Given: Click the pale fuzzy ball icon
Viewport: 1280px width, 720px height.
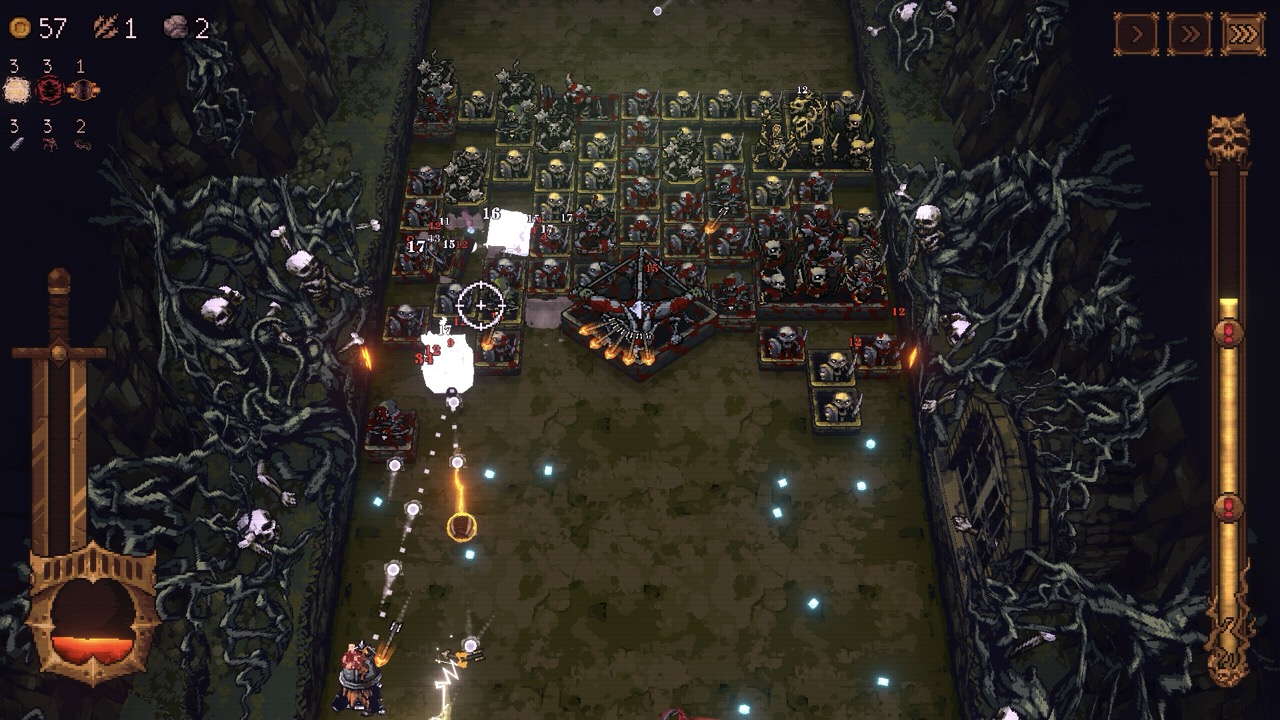Looking at the screenshot, I should click(x=17, y=91).
